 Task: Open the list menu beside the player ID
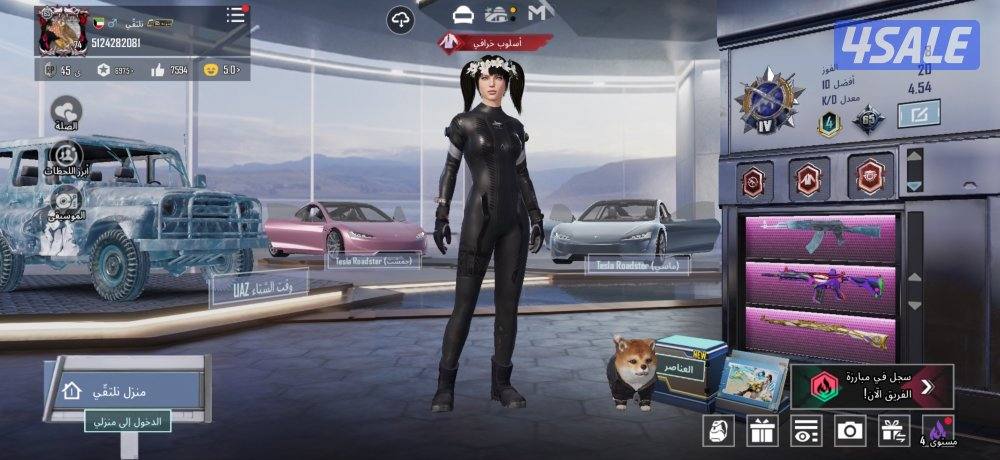pos(235,15)
